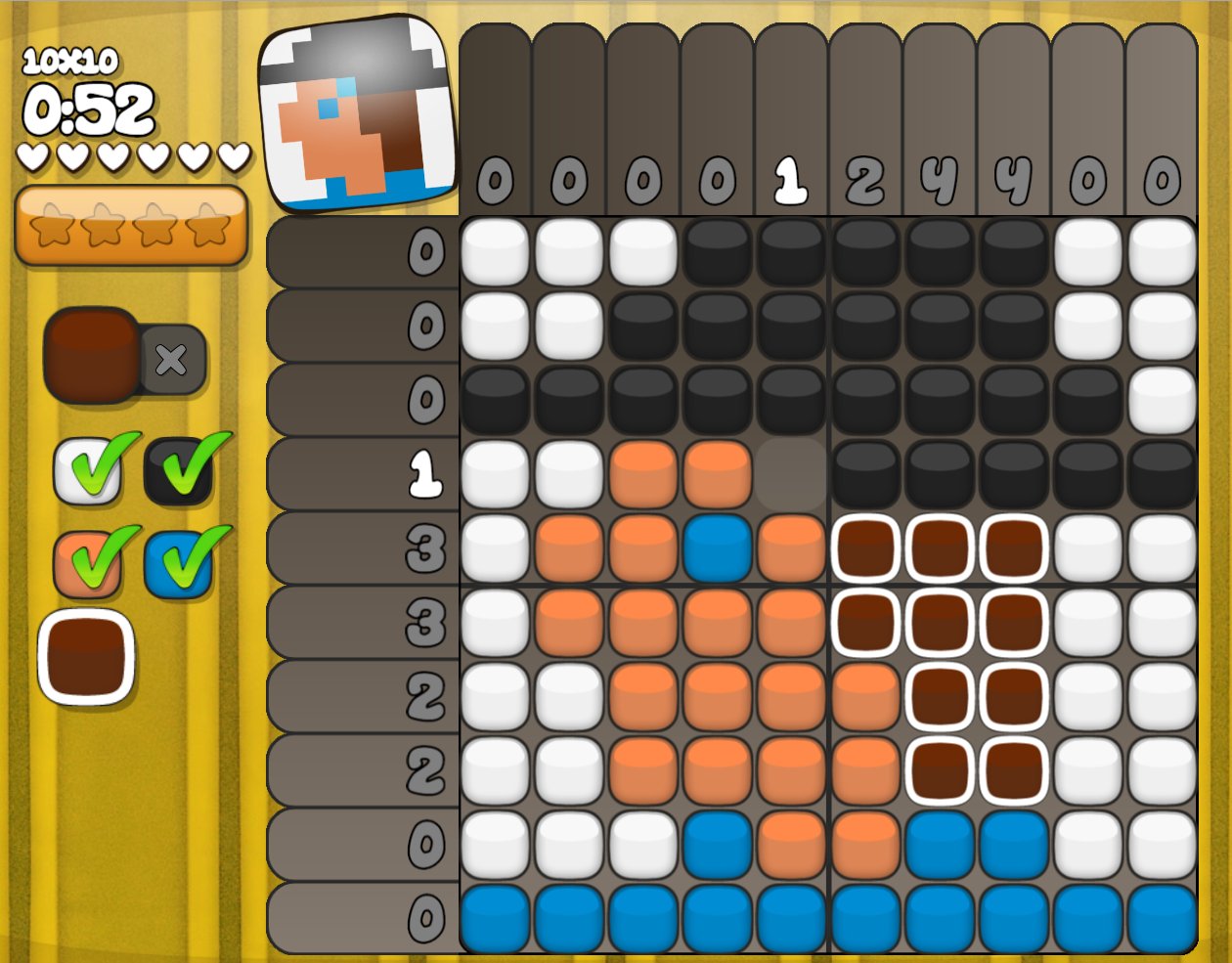
Task: Select the white color swatch
Action: [x=87, y=471]
